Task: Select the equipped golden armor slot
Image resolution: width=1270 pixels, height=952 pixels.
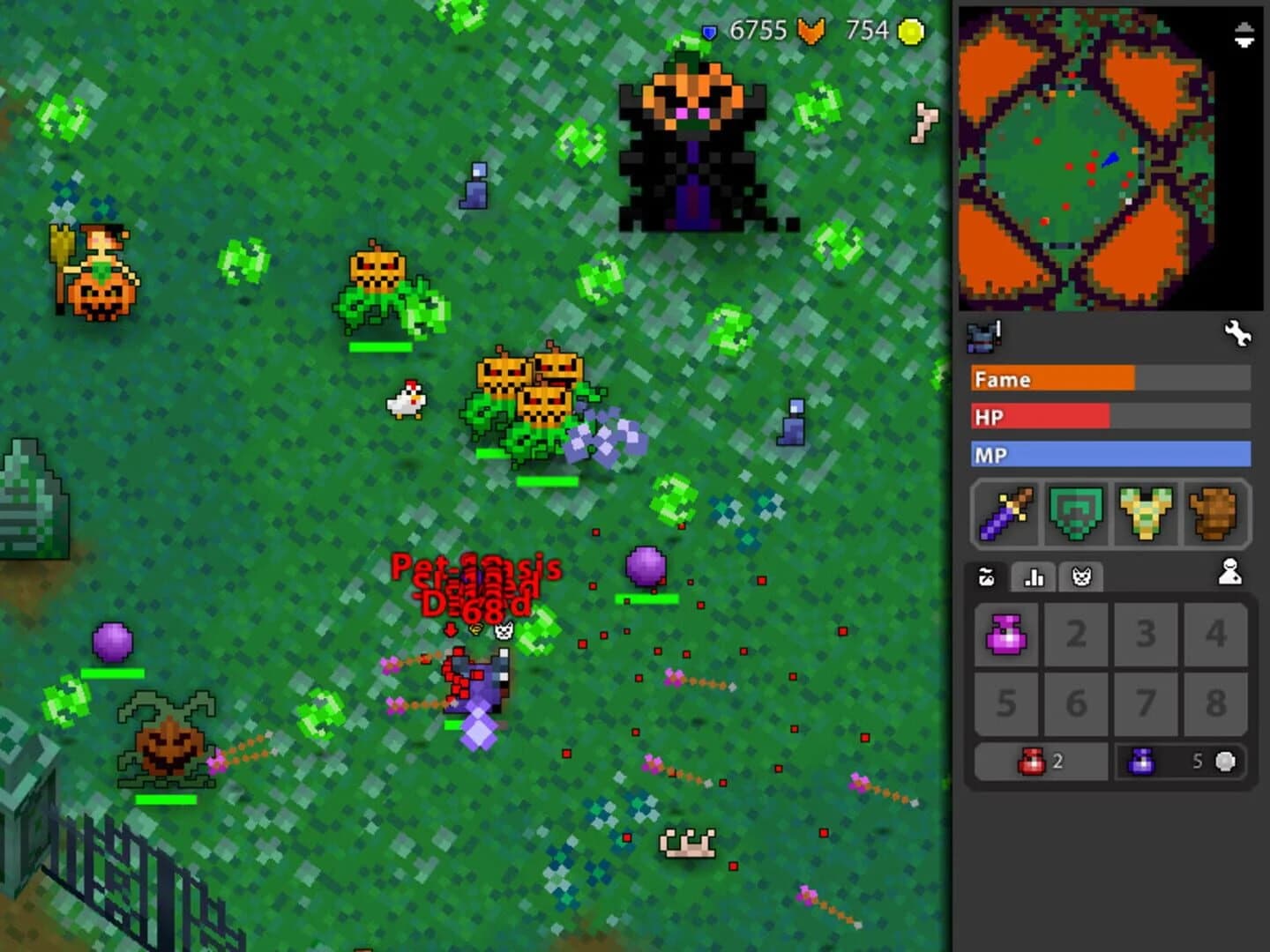Action: tap(1145, 514)
